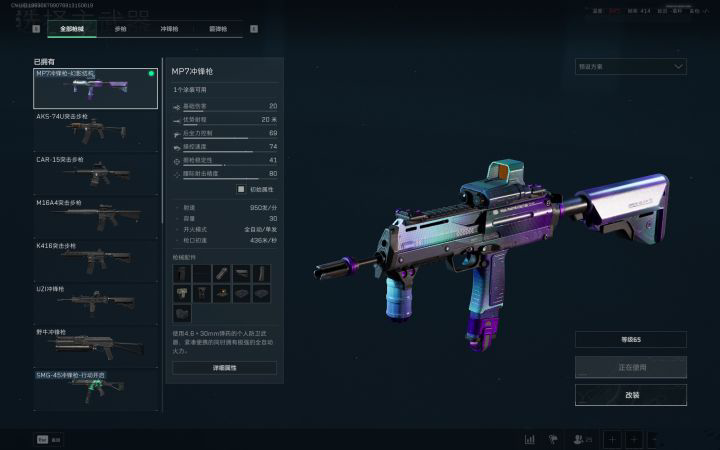Click the 正在使用 (in use) button

[630, 367]
